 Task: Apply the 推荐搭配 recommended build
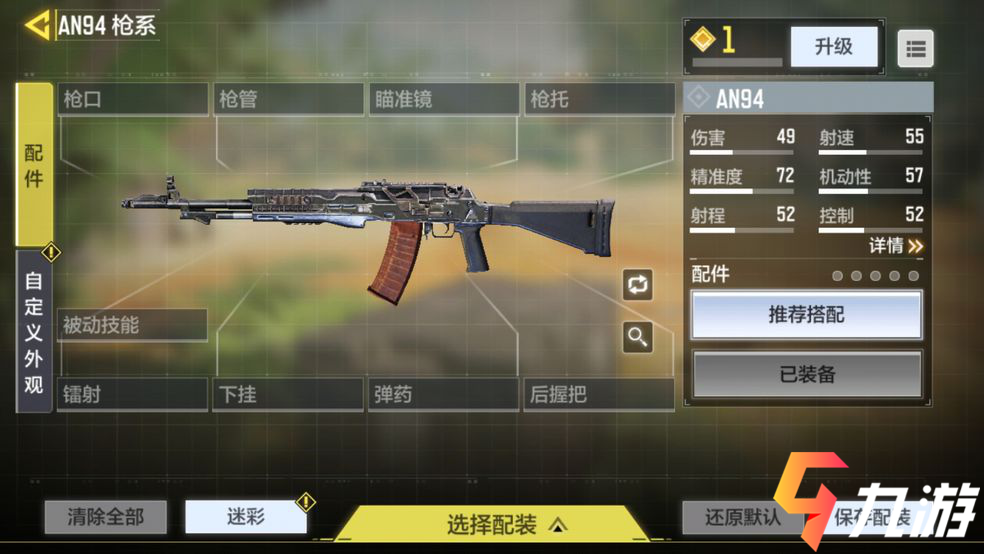[x=806, y=316]
